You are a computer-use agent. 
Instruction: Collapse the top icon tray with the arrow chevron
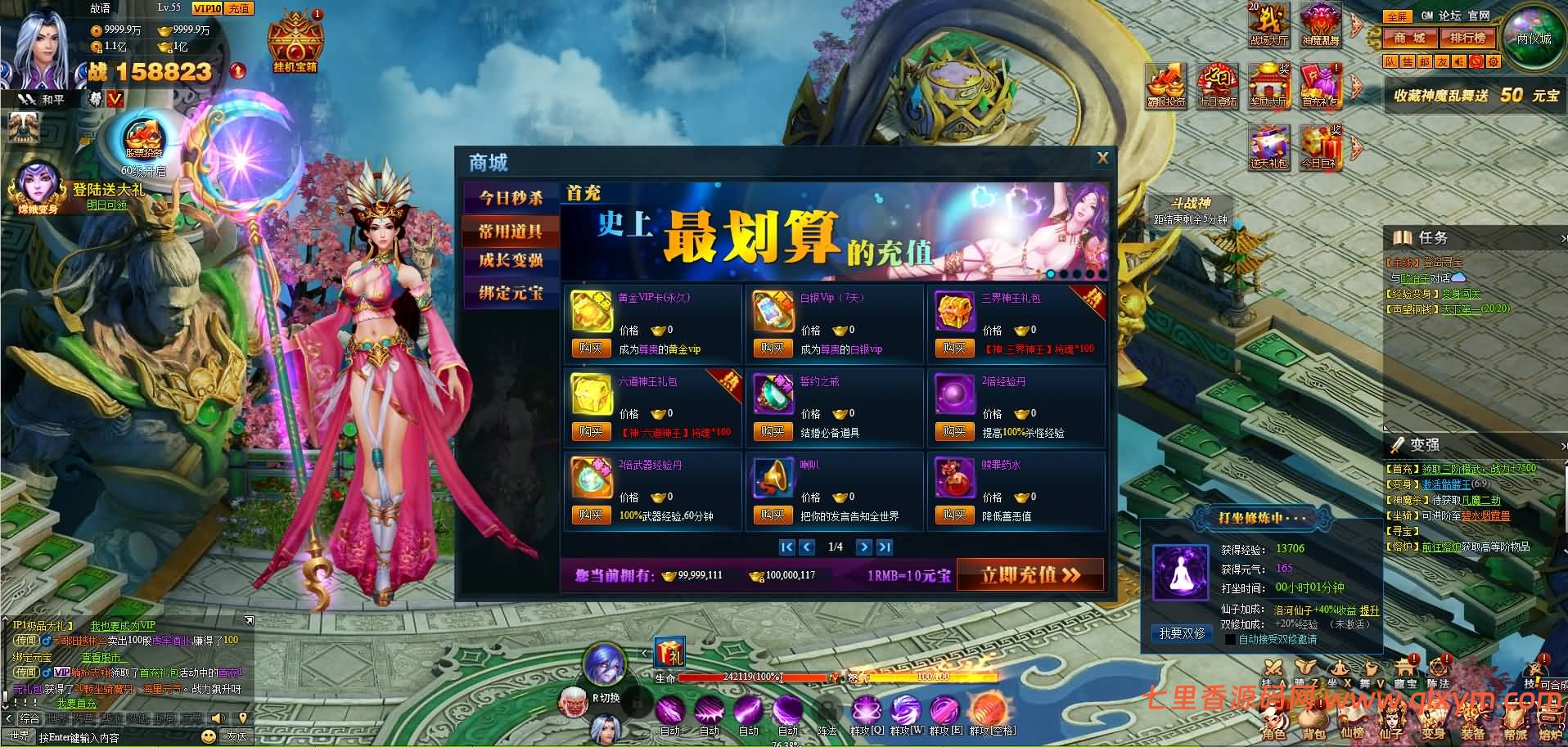coord(1356,25)
